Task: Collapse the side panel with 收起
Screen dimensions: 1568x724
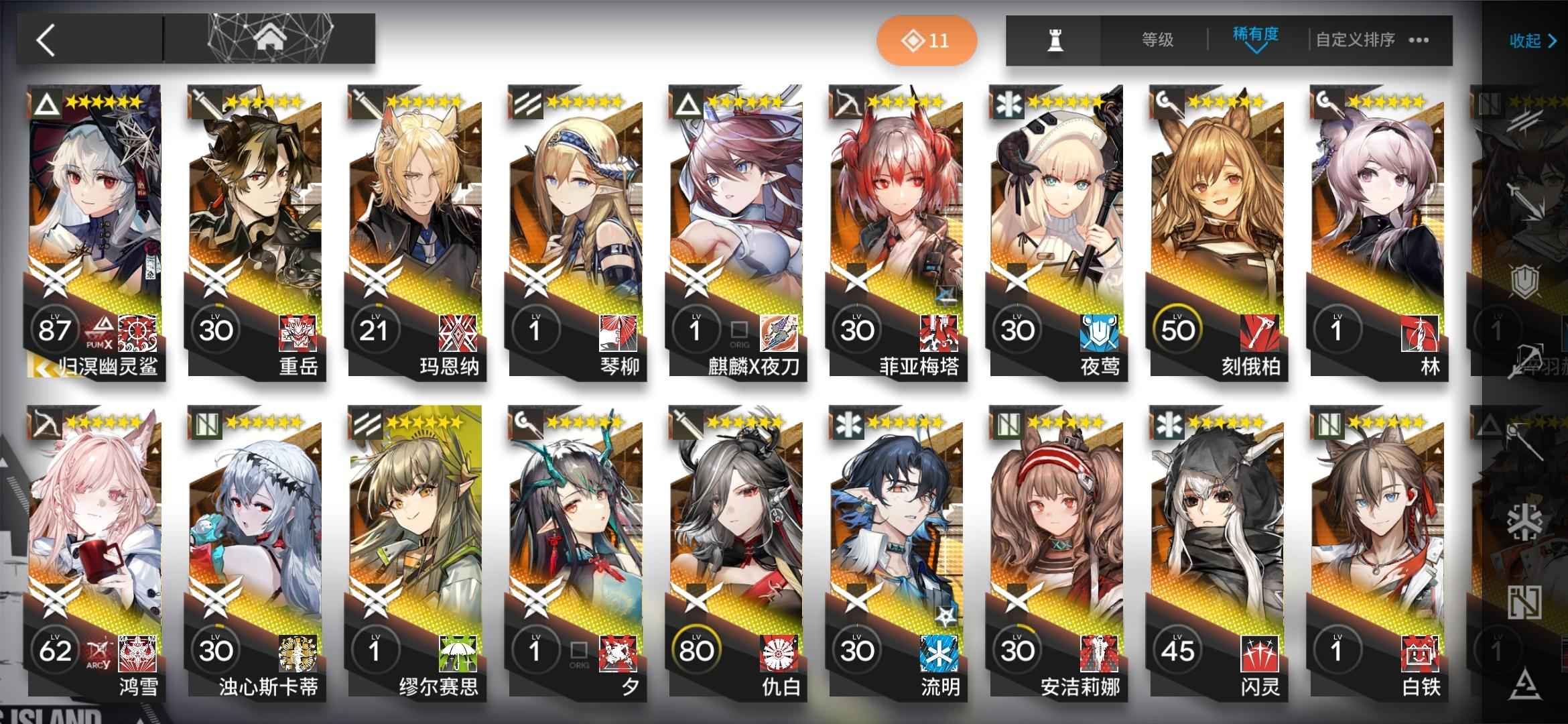Action: [1532, 41]
